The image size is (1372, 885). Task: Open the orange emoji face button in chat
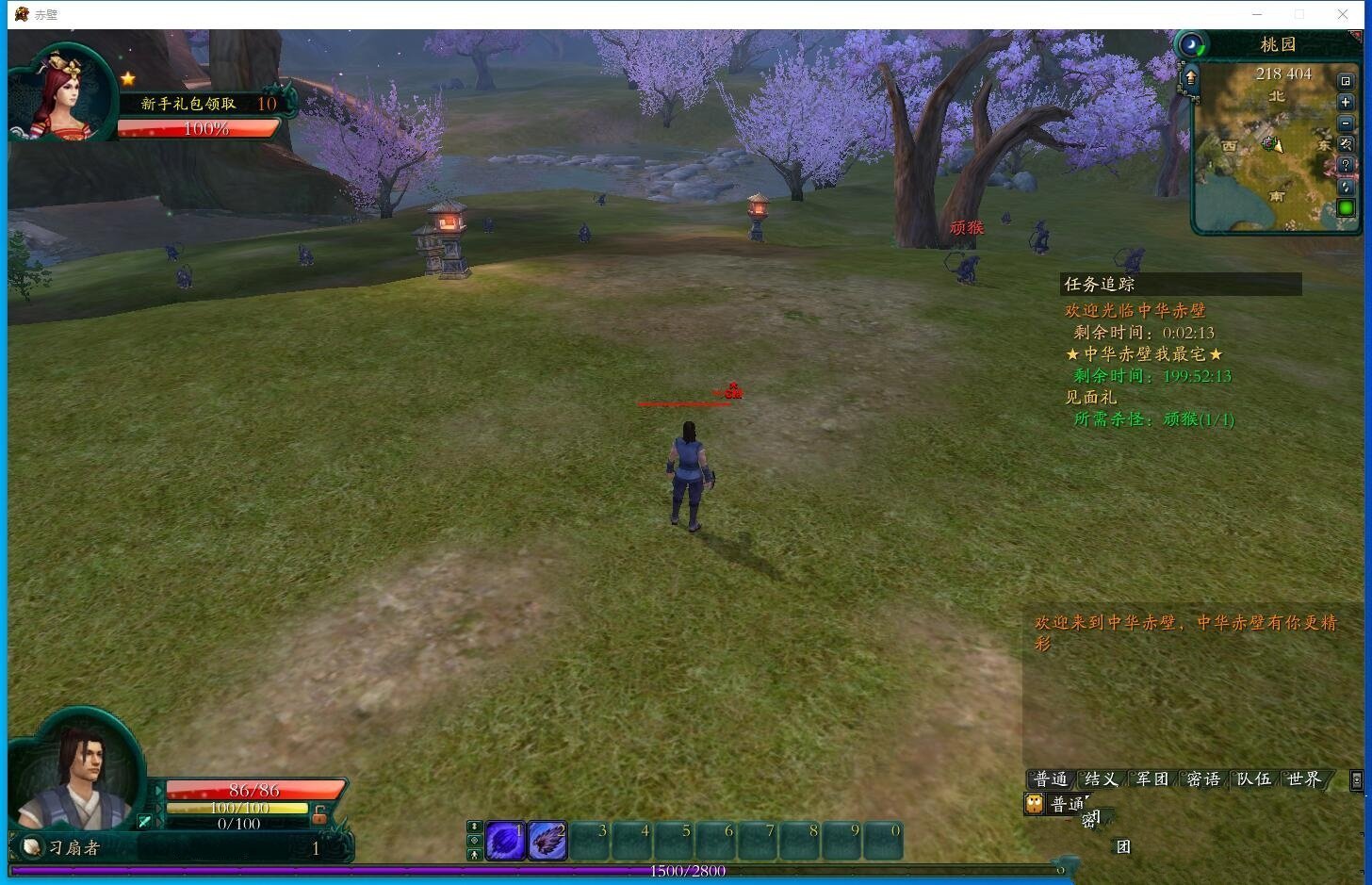click(1035, 803)
